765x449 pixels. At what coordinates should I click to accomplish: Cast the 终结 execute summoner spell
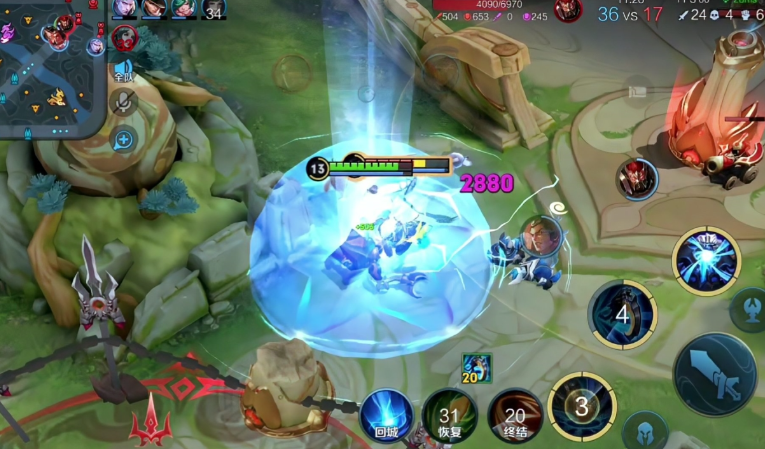515,415
